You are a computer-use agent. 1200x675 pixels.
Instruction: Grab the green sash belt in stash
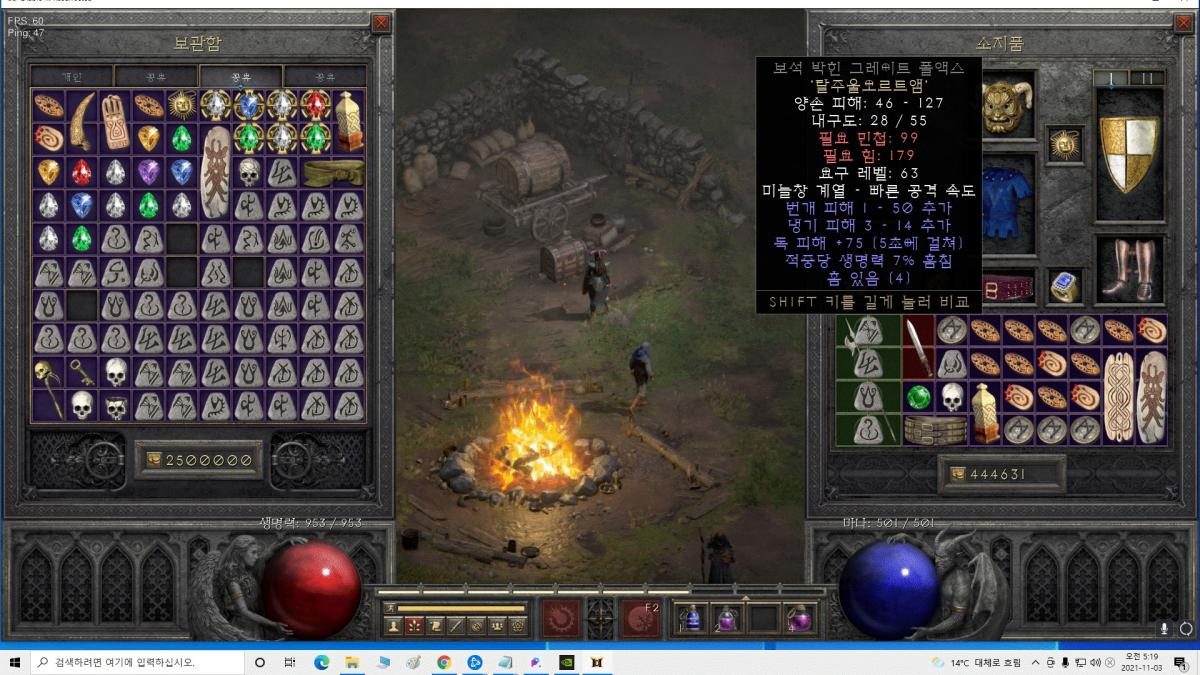click(x=332, y=172)
